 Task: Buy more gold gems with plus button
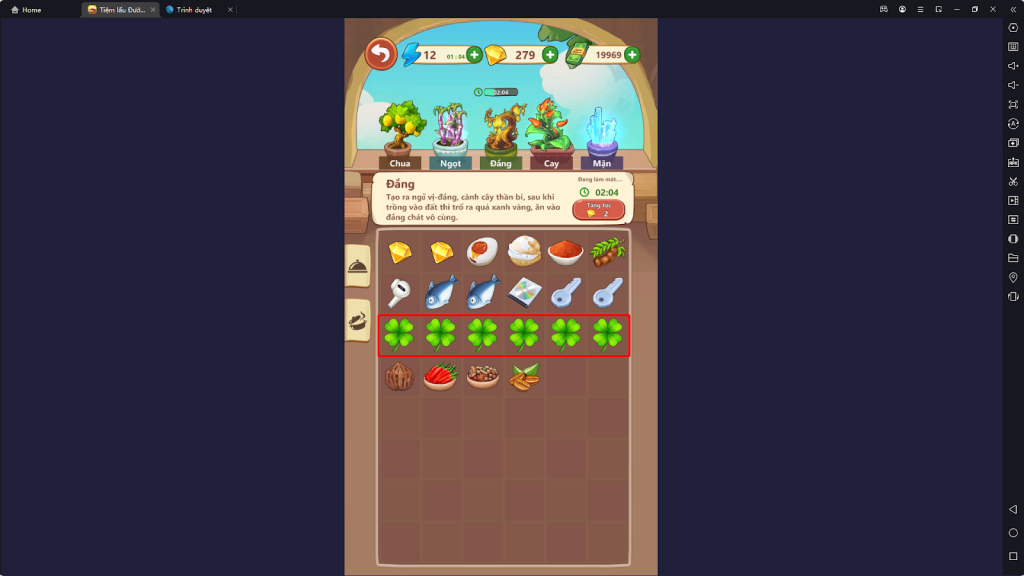pos(550,54)
